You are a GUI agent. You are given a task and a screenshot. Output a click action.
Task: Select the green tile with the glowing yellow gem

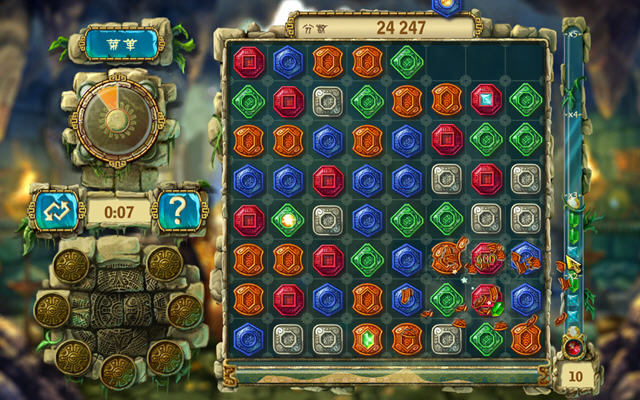coord(288,217)
